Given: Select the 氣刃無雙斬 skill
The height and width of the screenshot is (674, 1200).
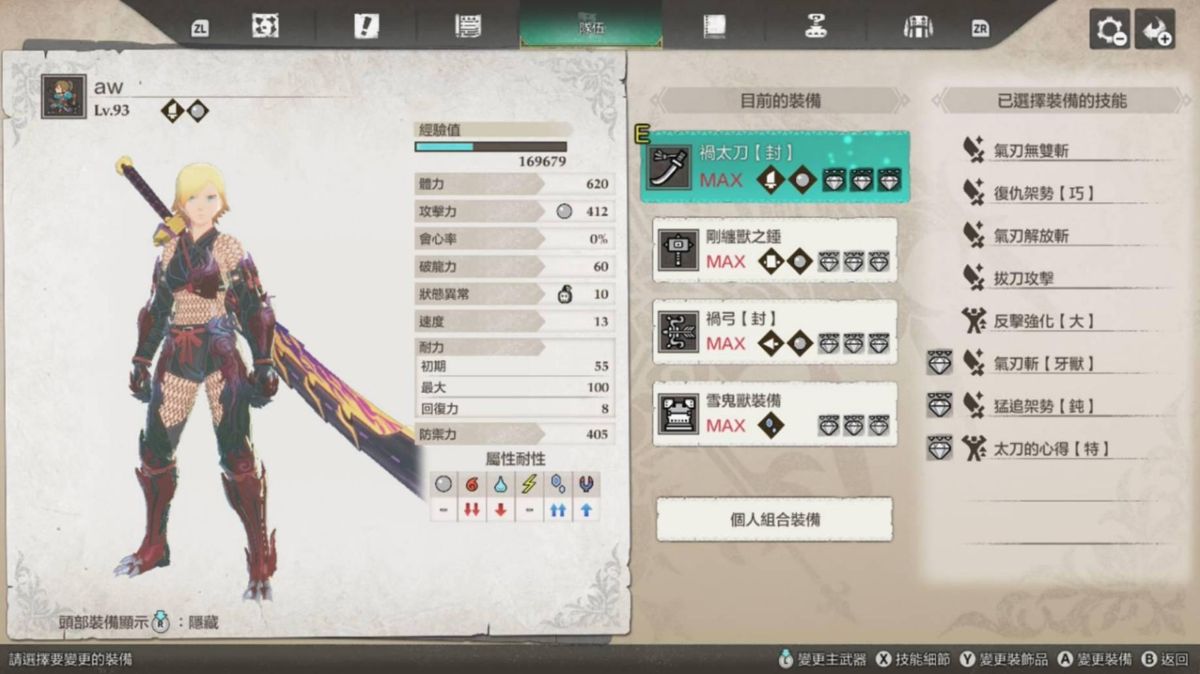Looking at the screenshot, I should (1030, 151).
